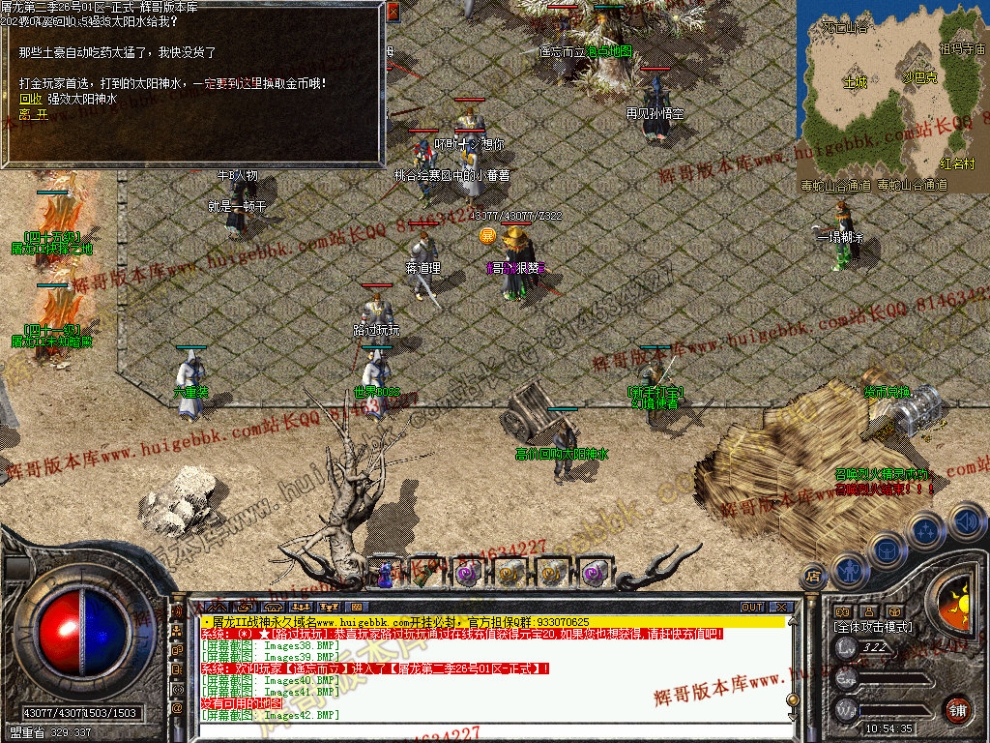Select the @ chat channel button
Image resolution: width=990 pixels, height=743 pixels.
tap(178, 708)
